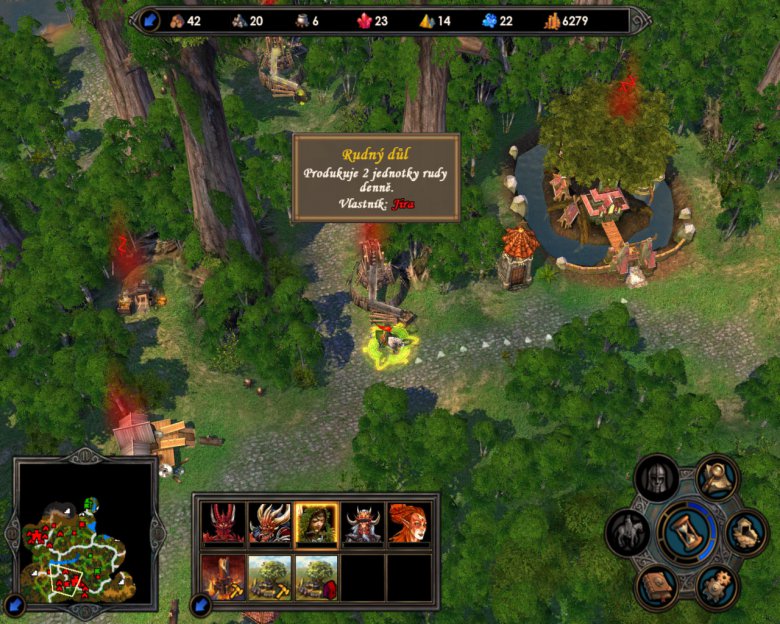Select the highlighted green-hooded ranger portrait
The width and height of the screenshot is (780, 624).
(316, 523)
